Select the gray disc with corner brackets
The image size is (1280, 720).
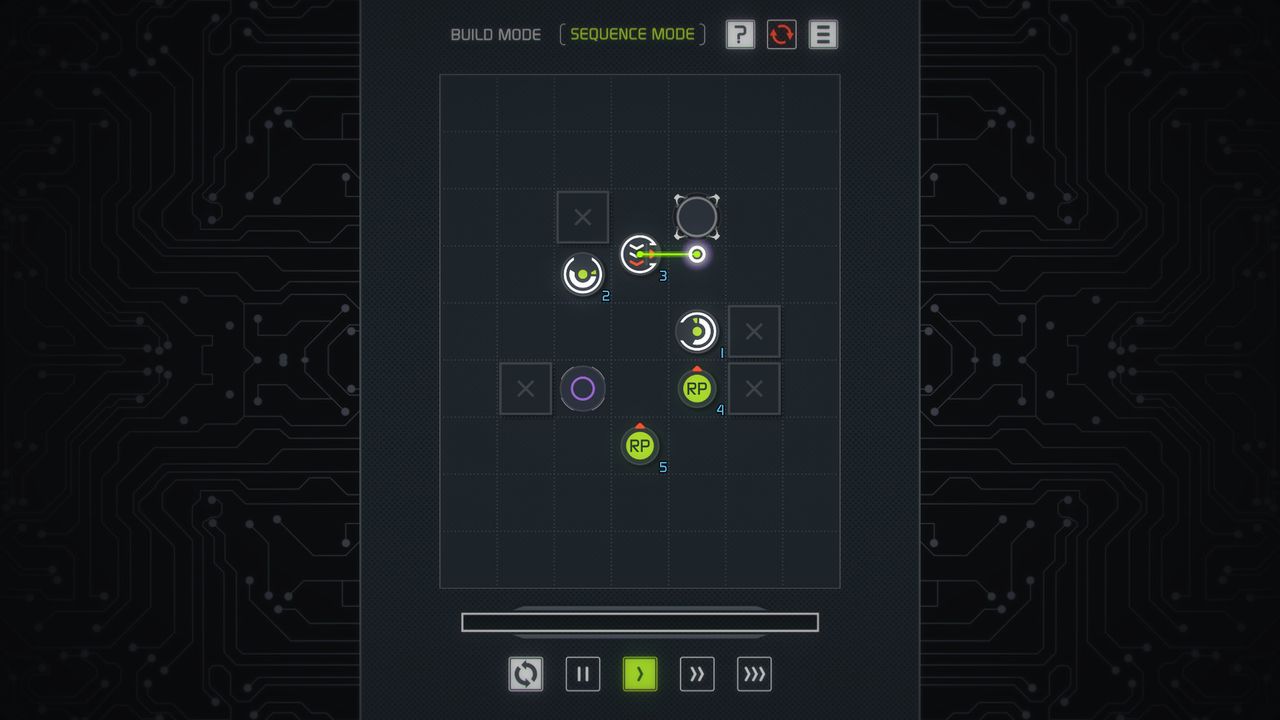(x=697, y=217)
